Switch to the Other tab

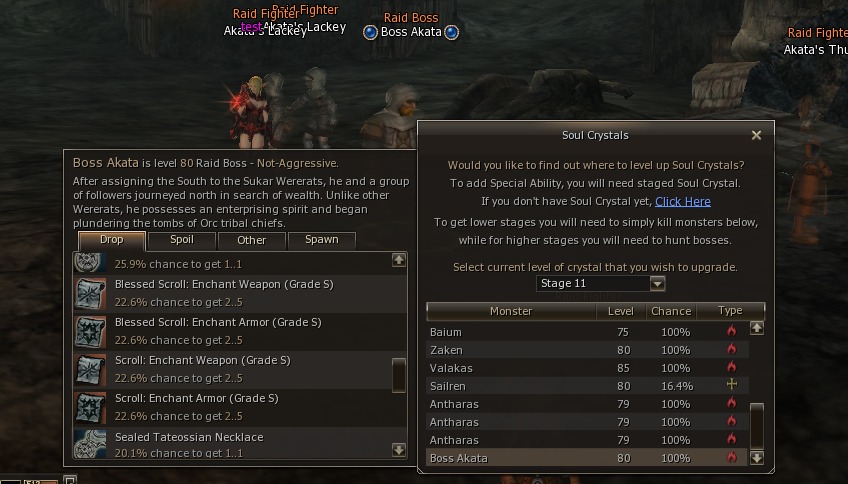coord(252,240)
